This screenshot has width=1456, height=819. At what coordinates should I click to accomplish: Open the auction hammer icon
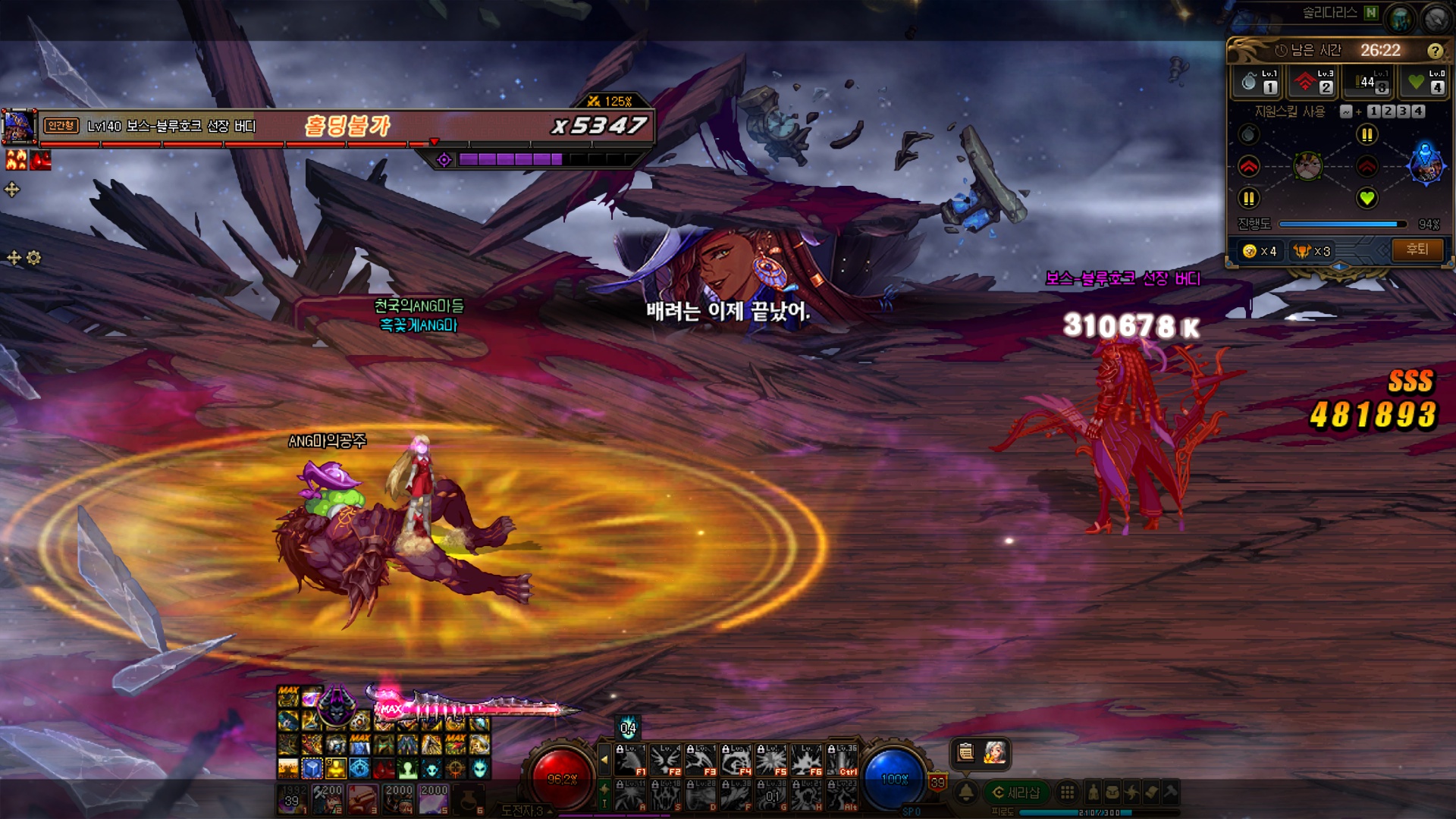[x=1170, y=792]
